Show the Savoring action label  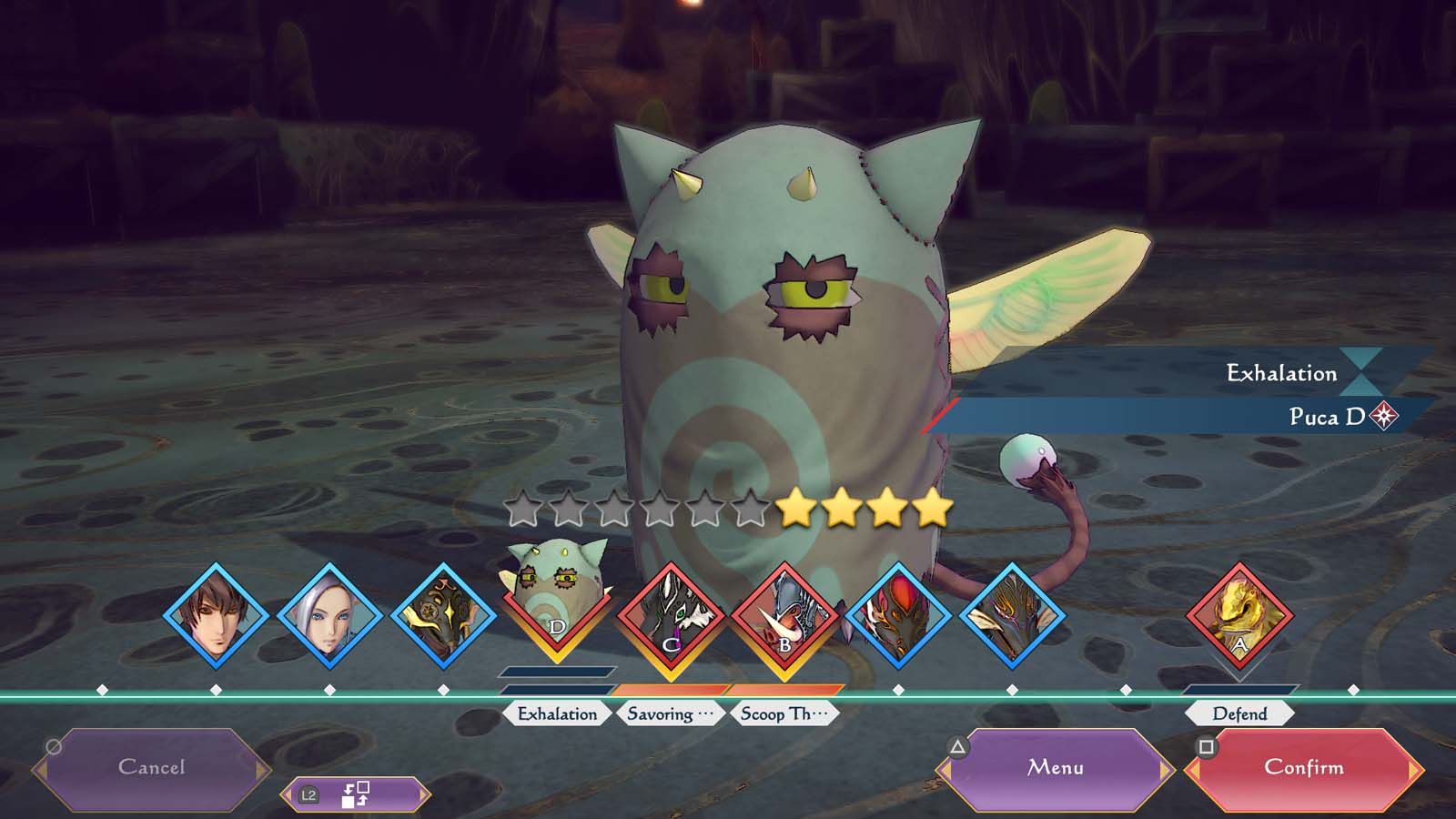point(670,714)
